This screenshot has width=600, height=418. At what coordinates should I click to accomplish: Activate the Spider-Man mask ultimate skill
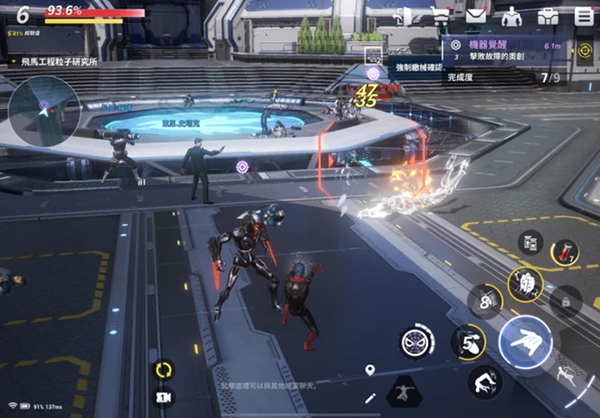coord(416,340)
